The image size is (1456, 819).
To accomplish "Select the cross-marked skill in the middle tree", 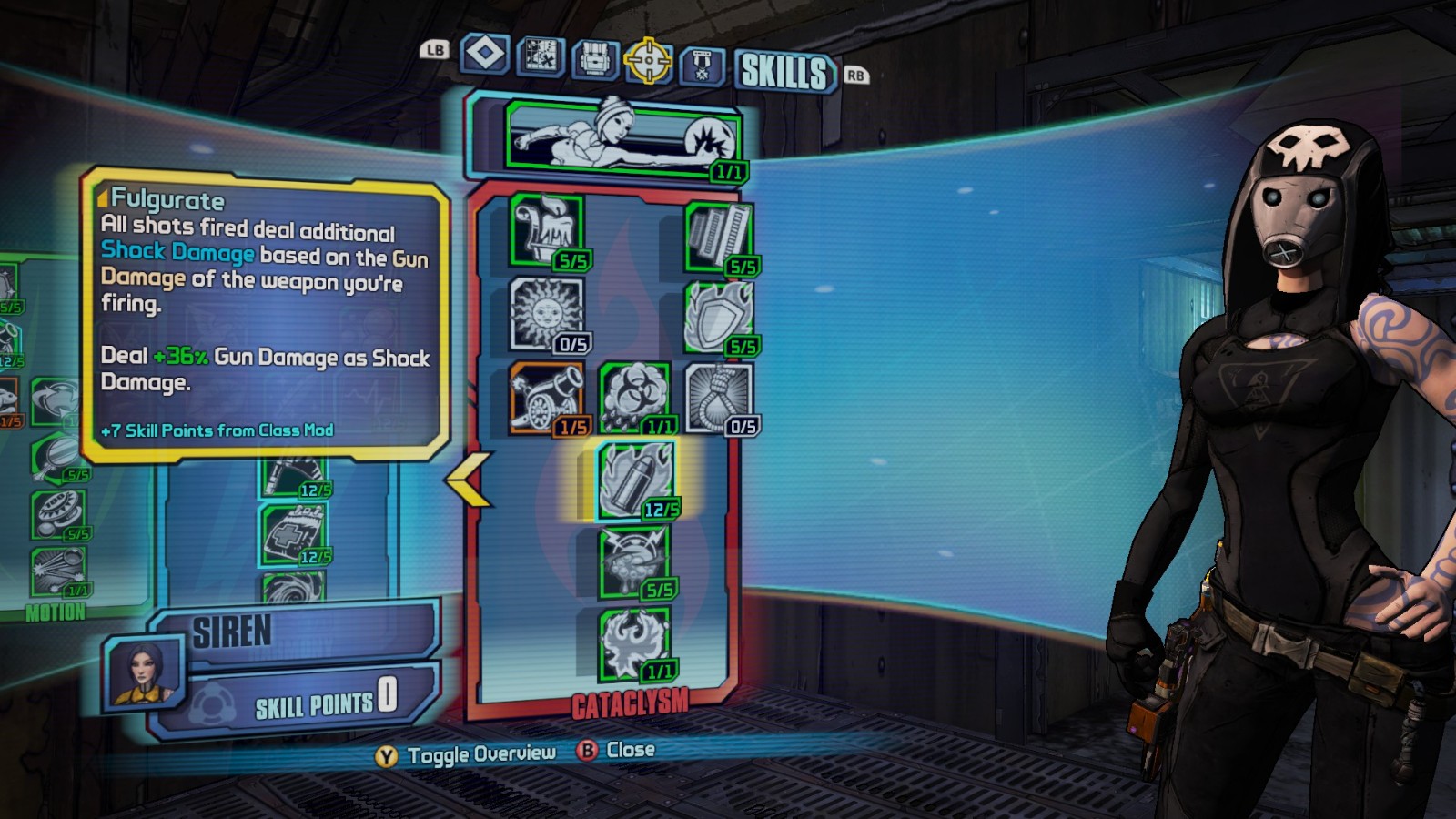I will point(293,534).
